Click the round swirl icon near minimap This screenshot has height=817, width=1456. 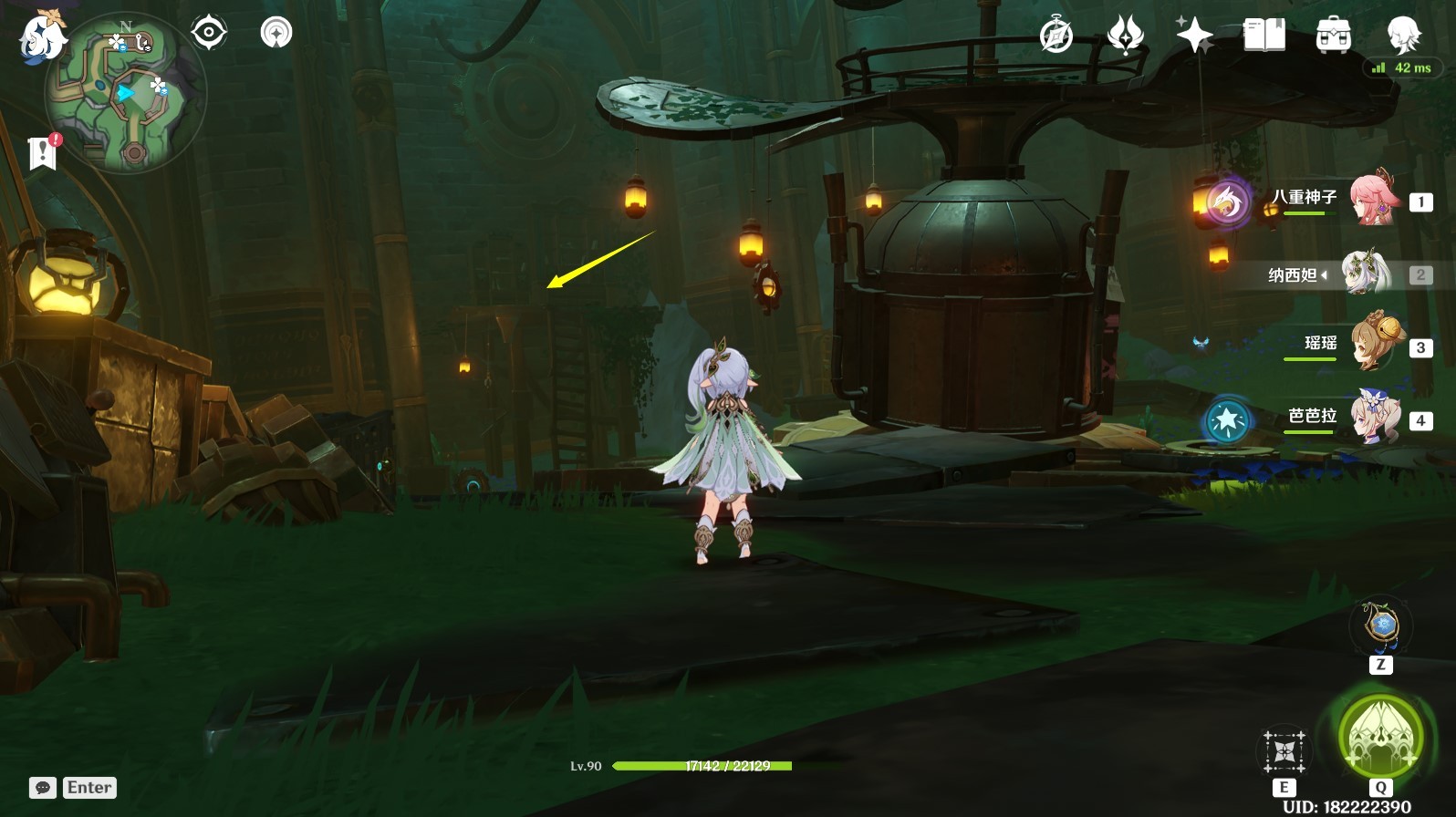click(x=276, y=33)
